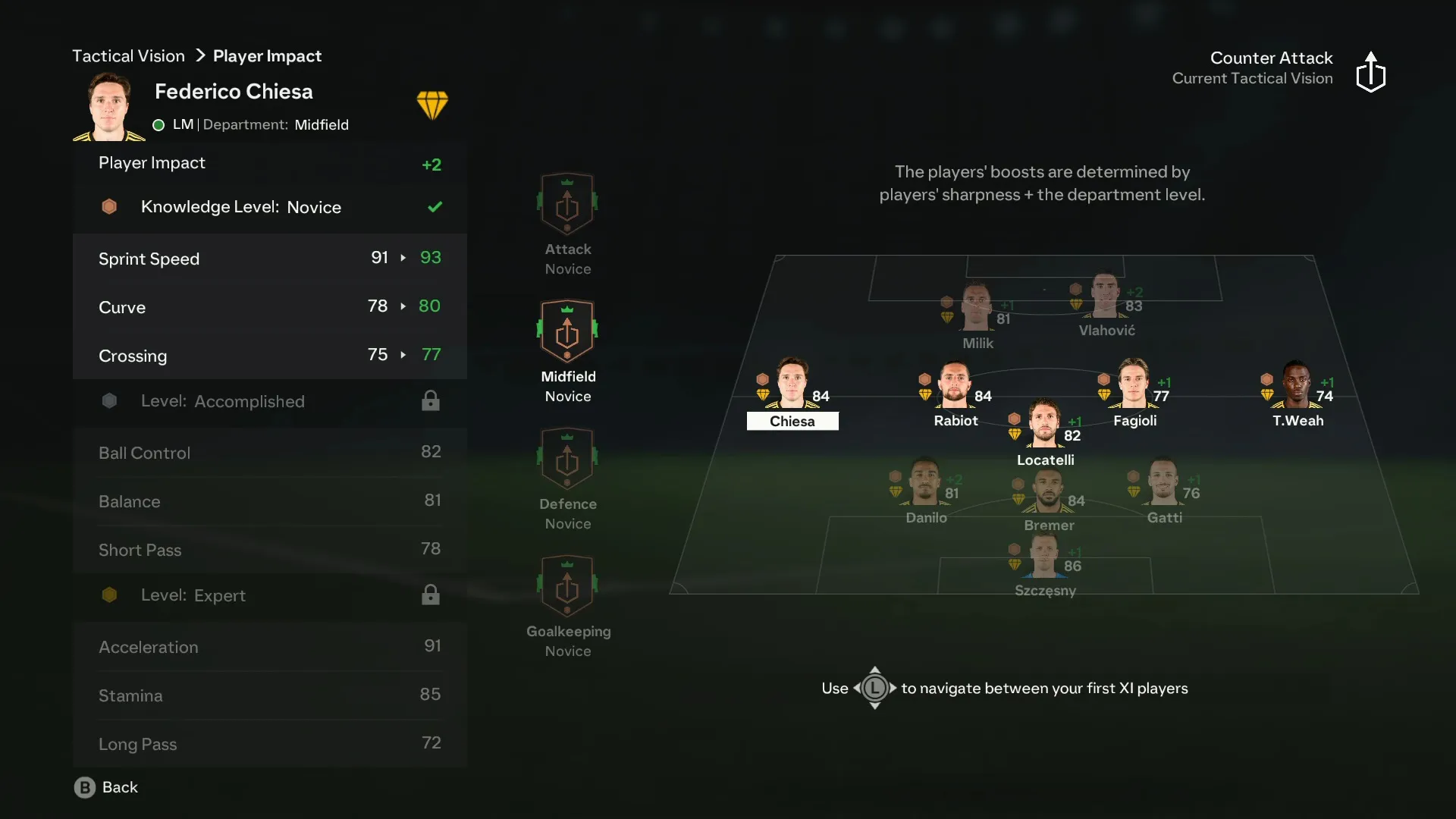The width and height of the screenshot is (1456, 819).
Task: Click the lock on the Accomplished level row
Action: [x=430, y=400]
